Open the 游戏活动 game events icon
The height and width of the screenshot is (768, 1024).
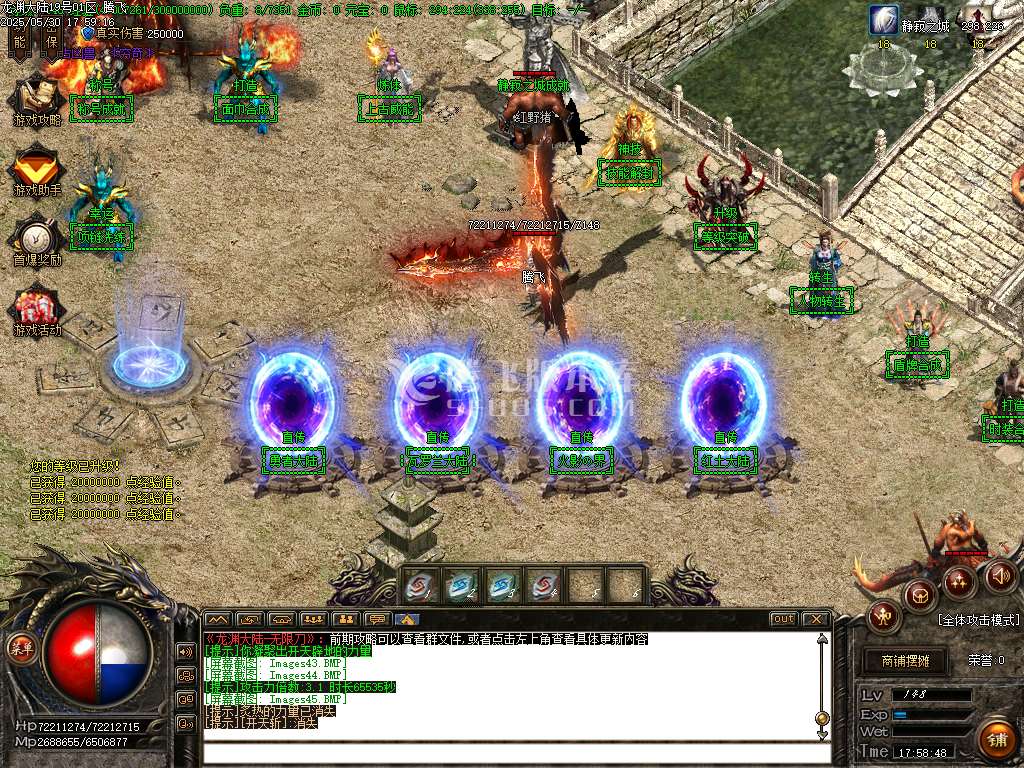(37, 310)
